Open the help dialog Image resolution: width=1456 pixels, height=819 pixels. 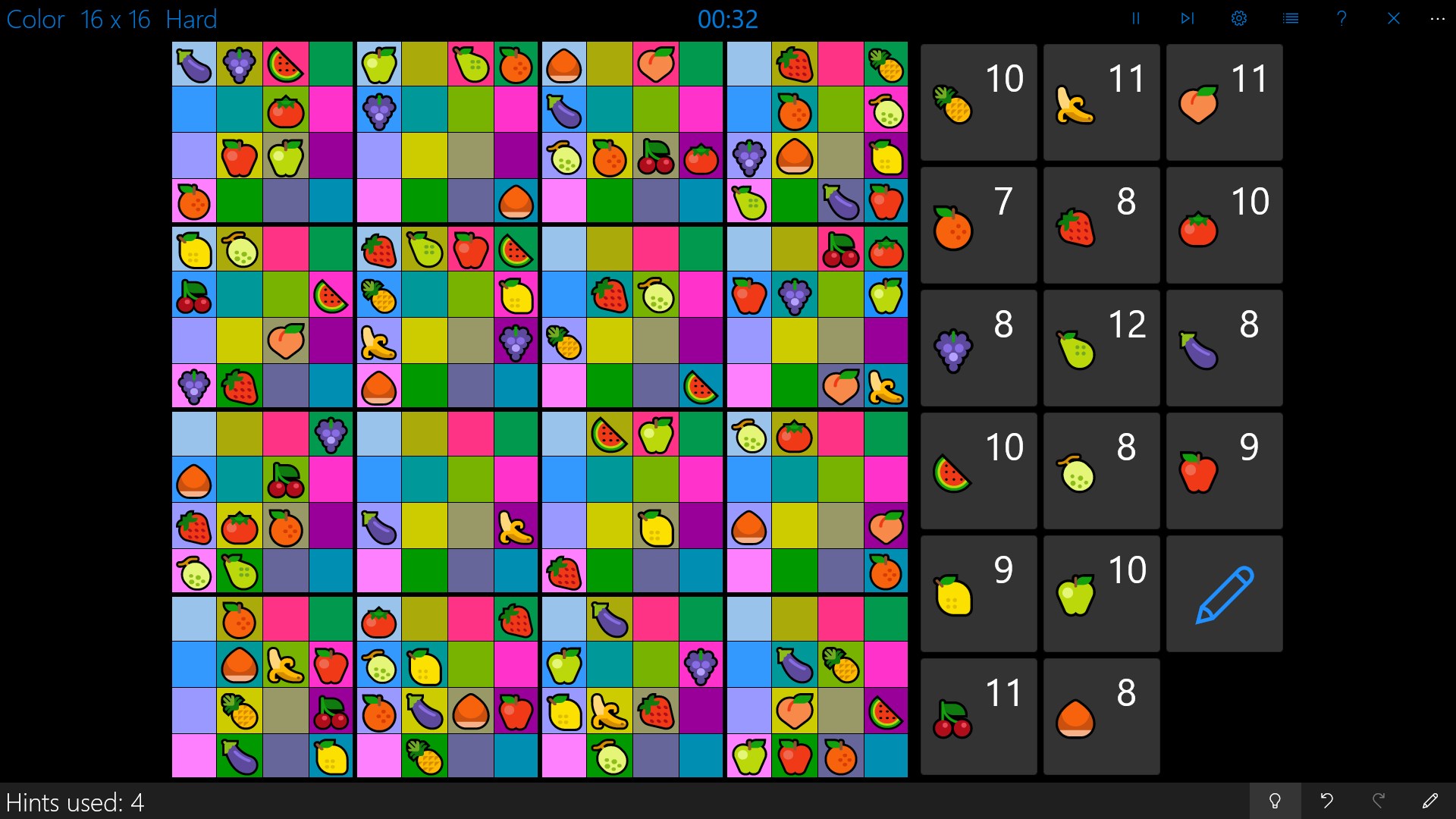click(x=1341, y=18)
